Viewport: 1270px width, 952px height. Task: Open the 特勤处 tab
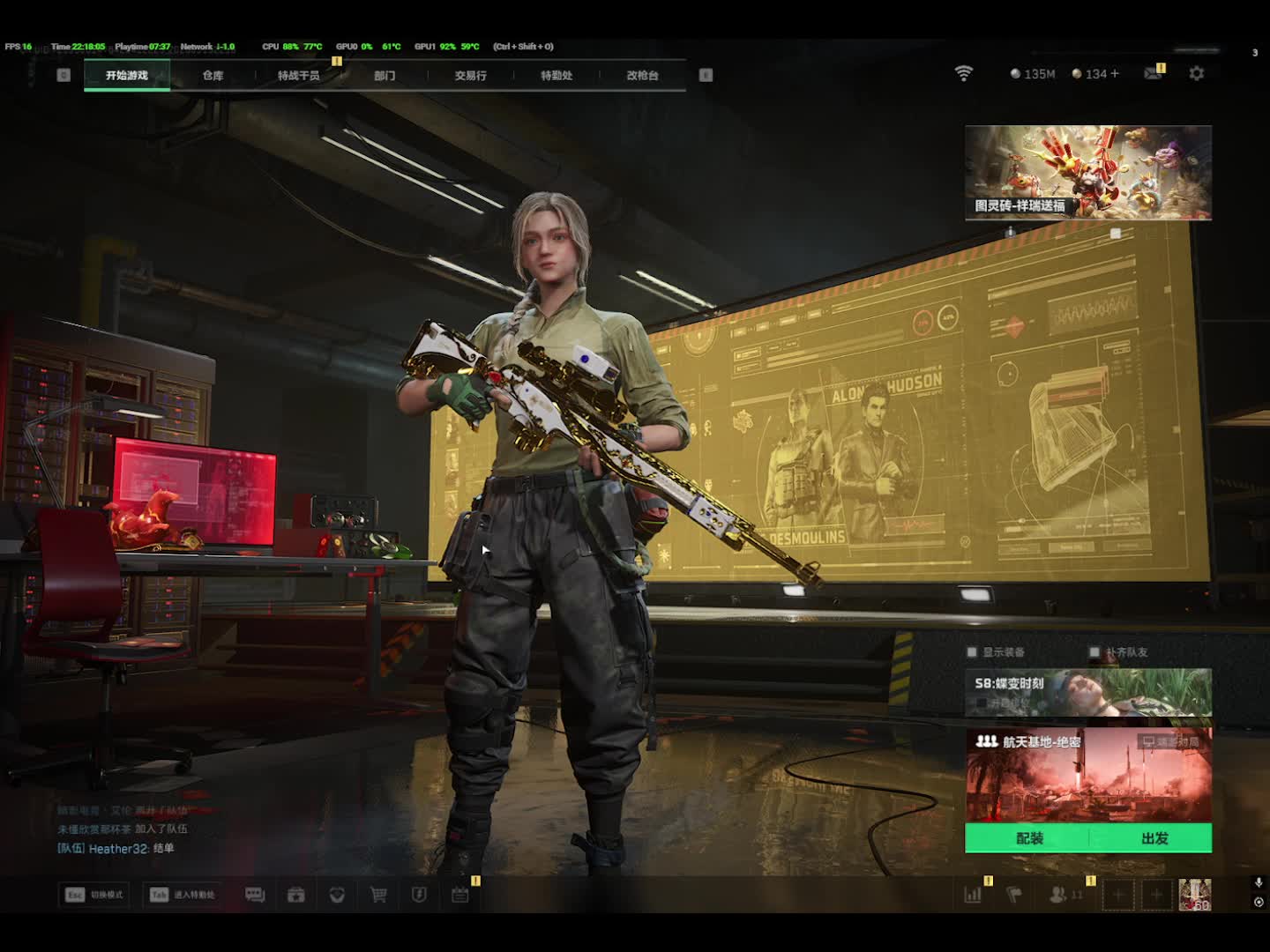pyautogui.click(x=557, y=76)
